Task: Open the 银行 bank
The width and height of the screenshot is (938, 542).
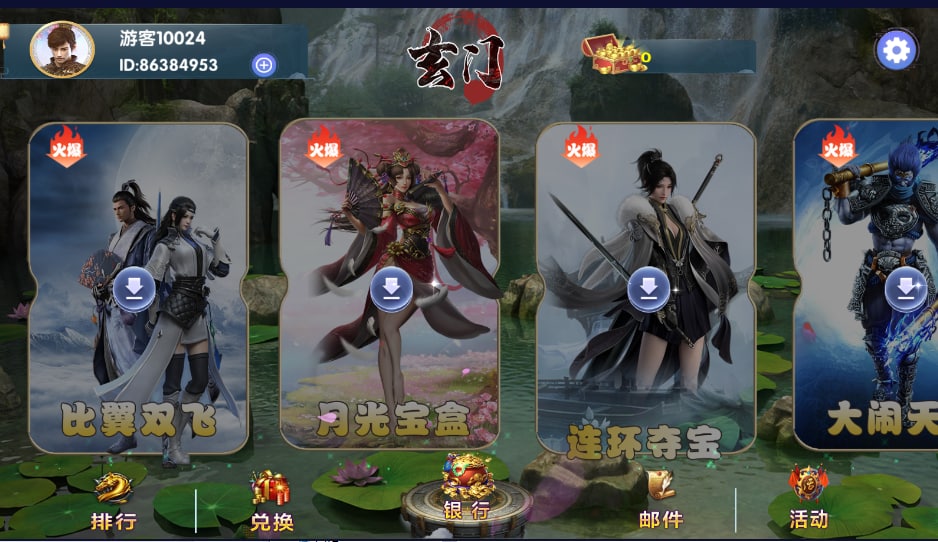Action: click(466, 493)
